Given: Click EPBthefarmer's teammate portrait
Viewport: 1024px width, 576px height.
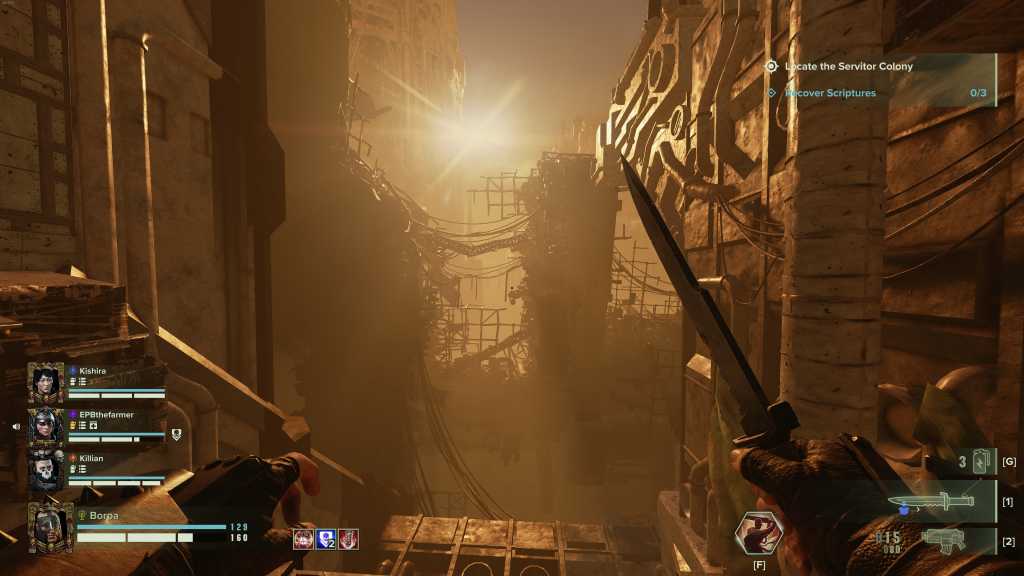Looking at the screenshot, I should 46,426.
